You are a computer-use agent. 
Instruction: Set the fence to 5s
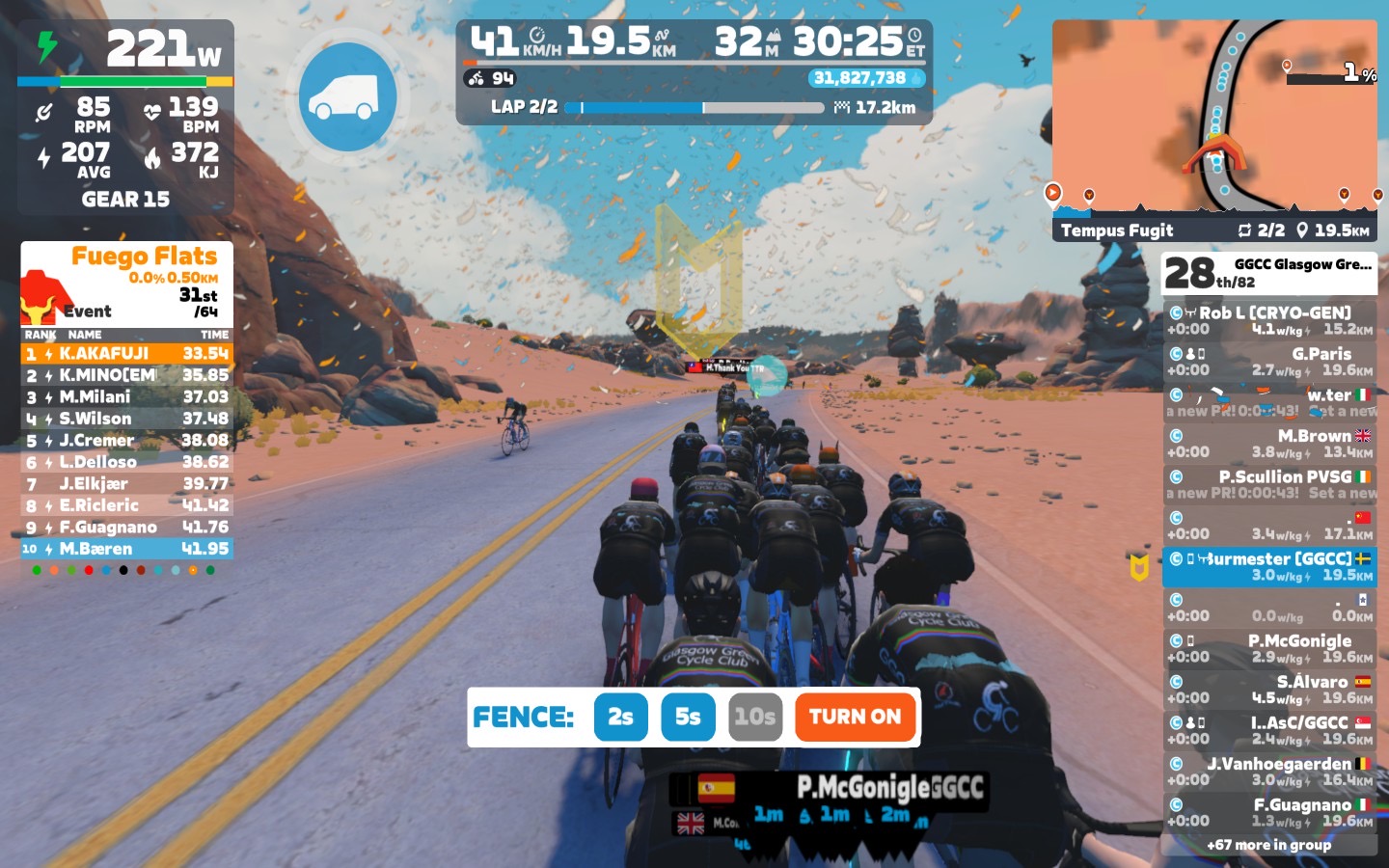(x=688, y=717)
